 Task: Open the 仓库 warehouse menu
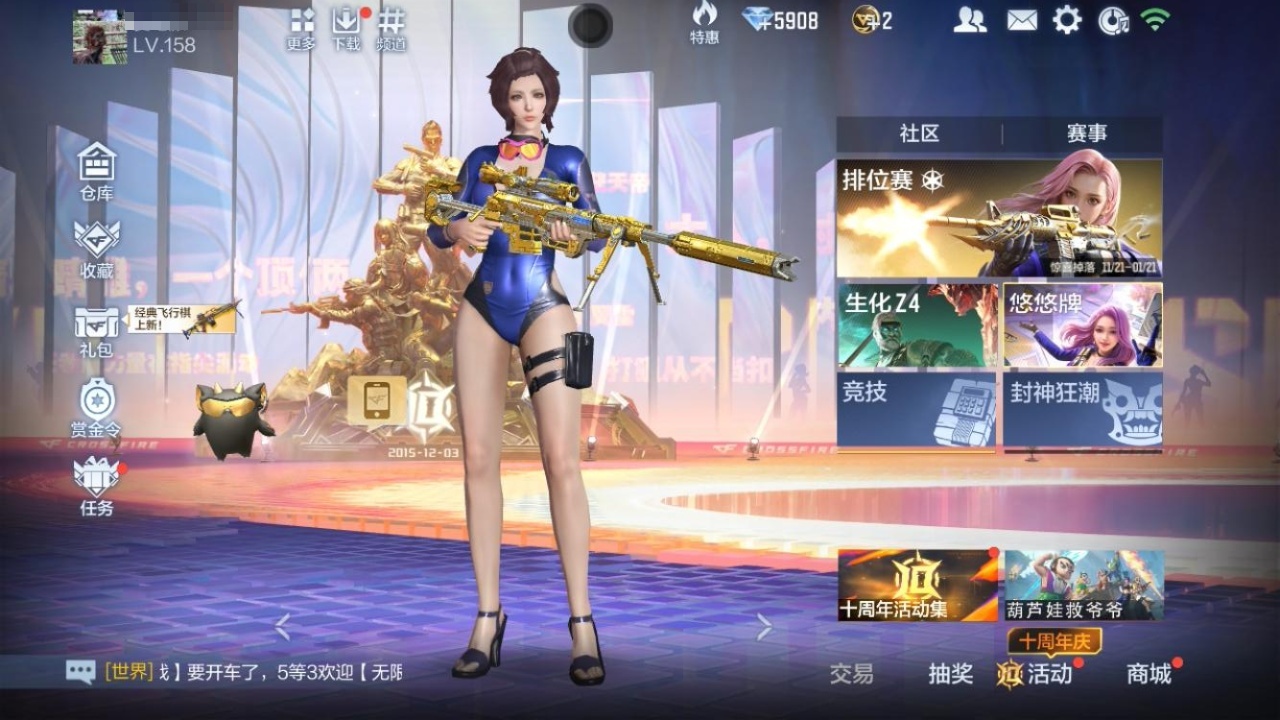97,168
